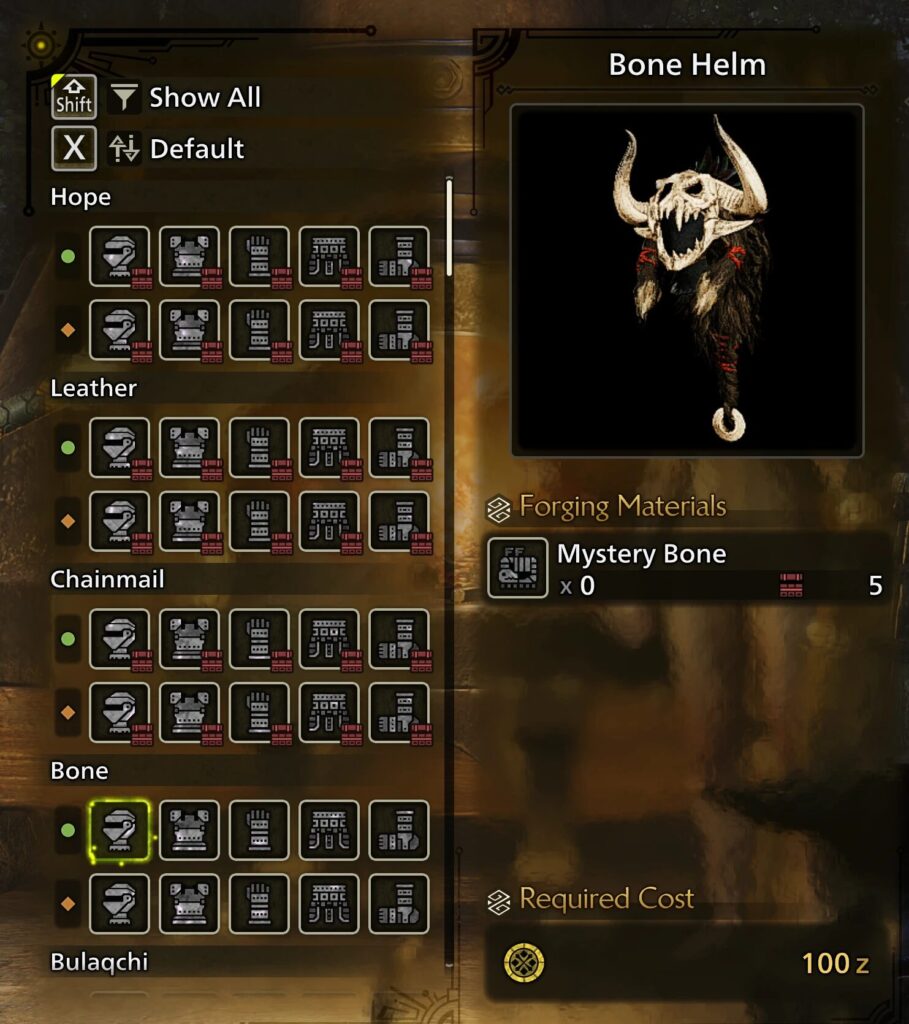This screenshot has width=909, height=1024.
Task: Choose Hope chest armor in orange-diamond row
Action: 190,329
